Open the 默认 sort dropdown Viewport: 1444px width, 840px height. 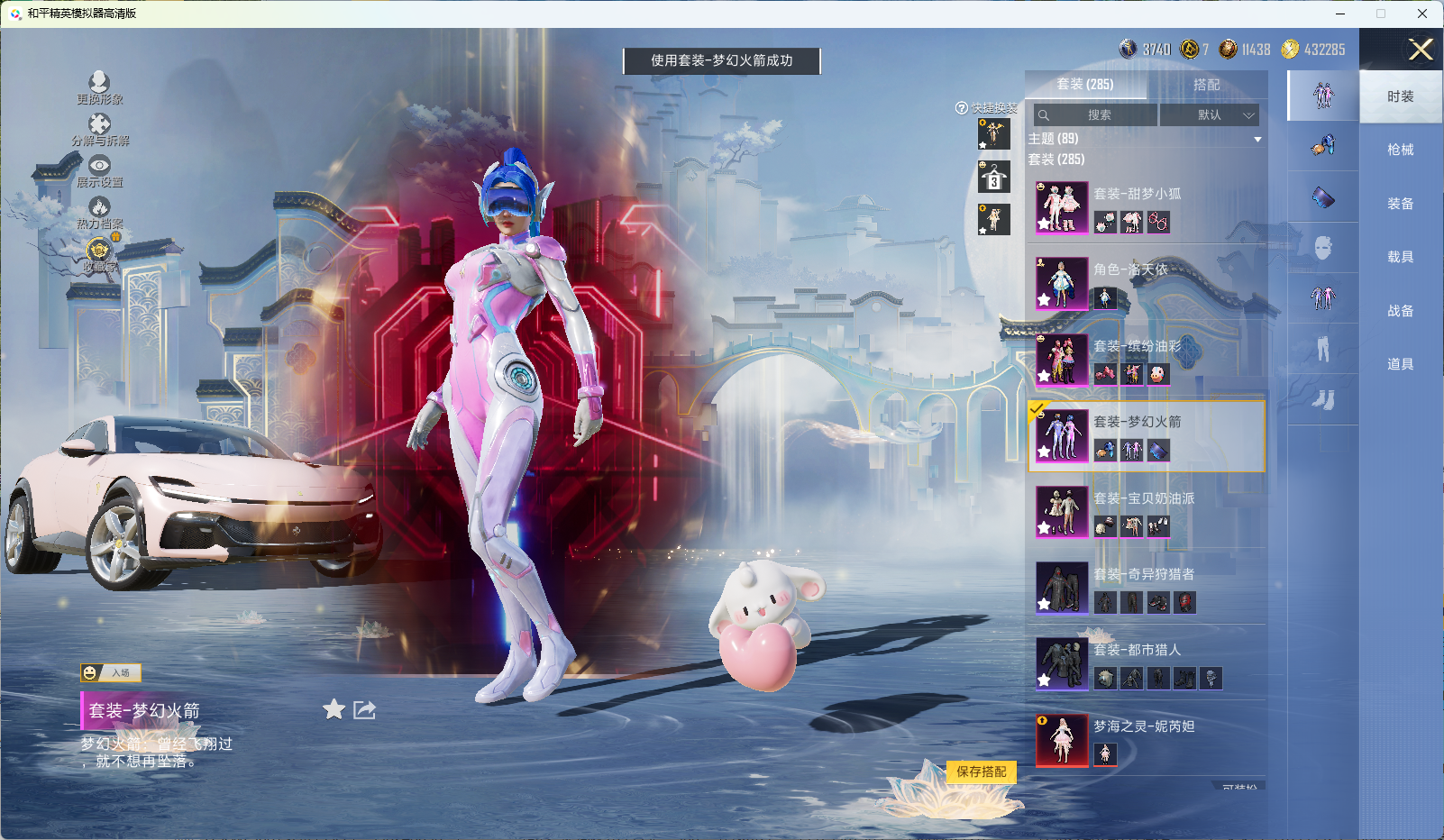[x=1209, y=115]
